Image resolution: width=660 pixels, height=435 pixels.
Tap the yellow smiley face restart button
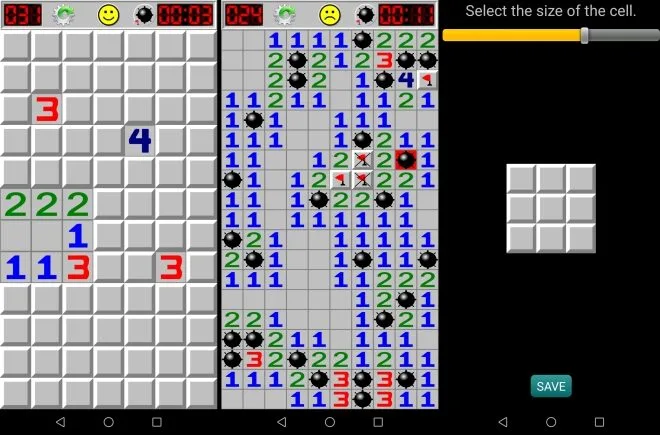pos(108,15)
